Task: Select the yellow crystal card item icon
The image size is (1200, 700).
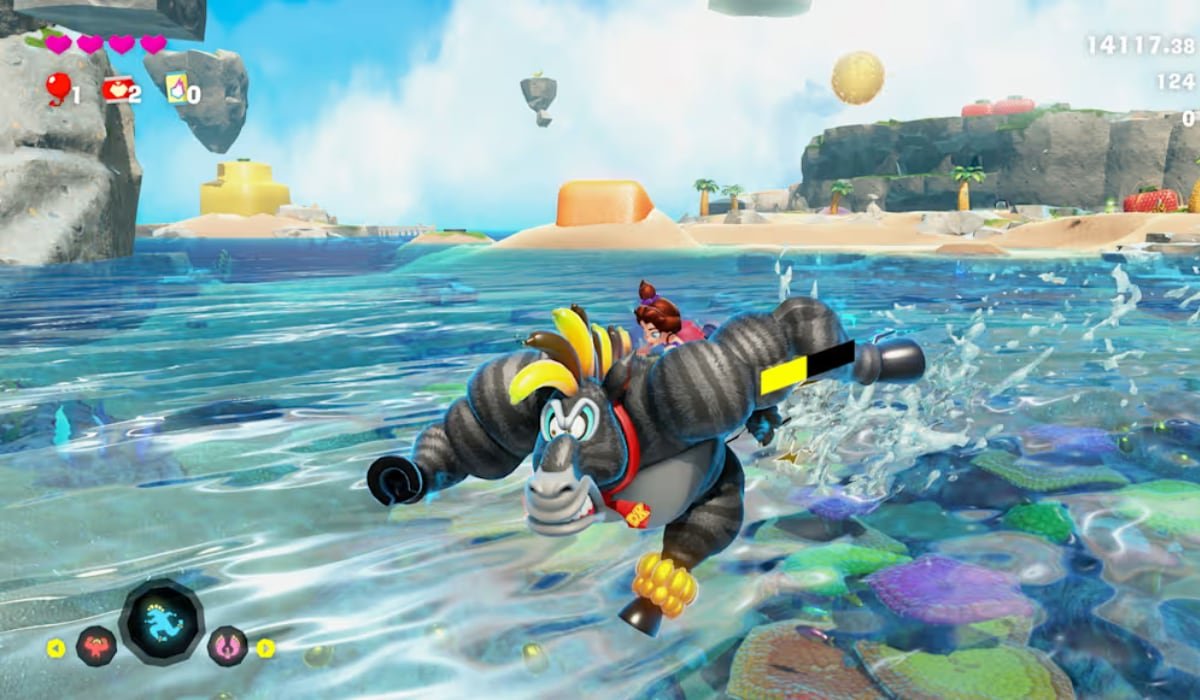Action: coord(177,90)
